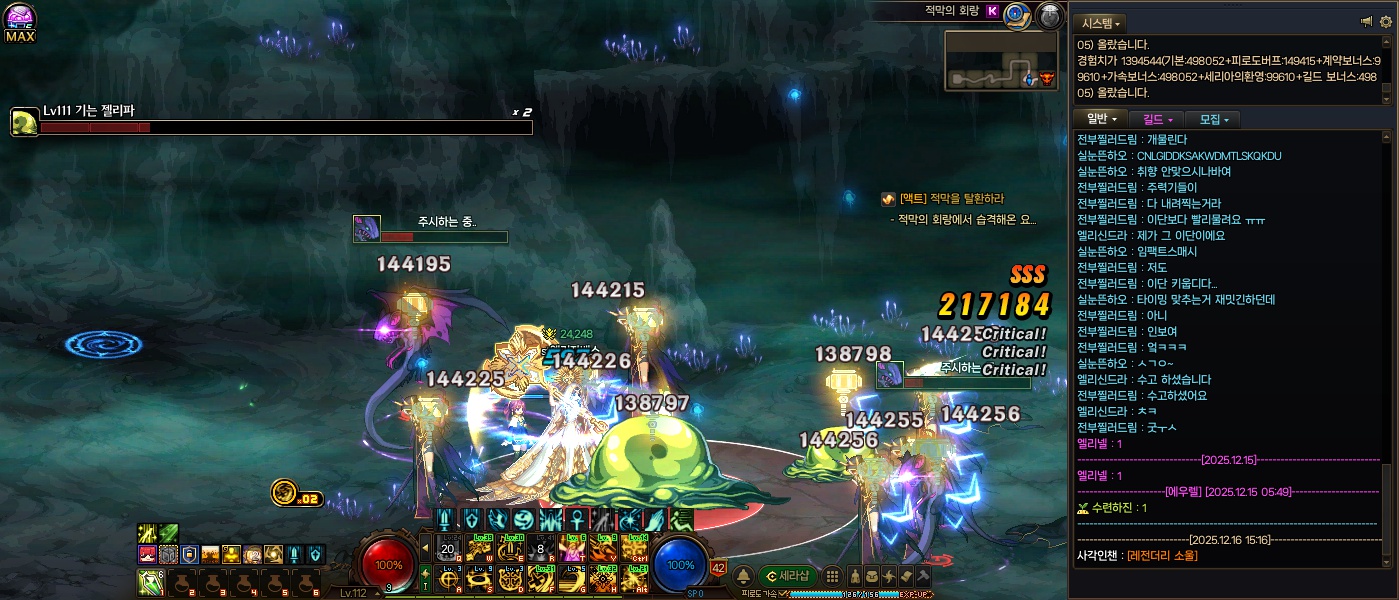This screenshot has height=600, width=1399.
Task: Activate the crosshair skill on A key
Action: (449, 578)
